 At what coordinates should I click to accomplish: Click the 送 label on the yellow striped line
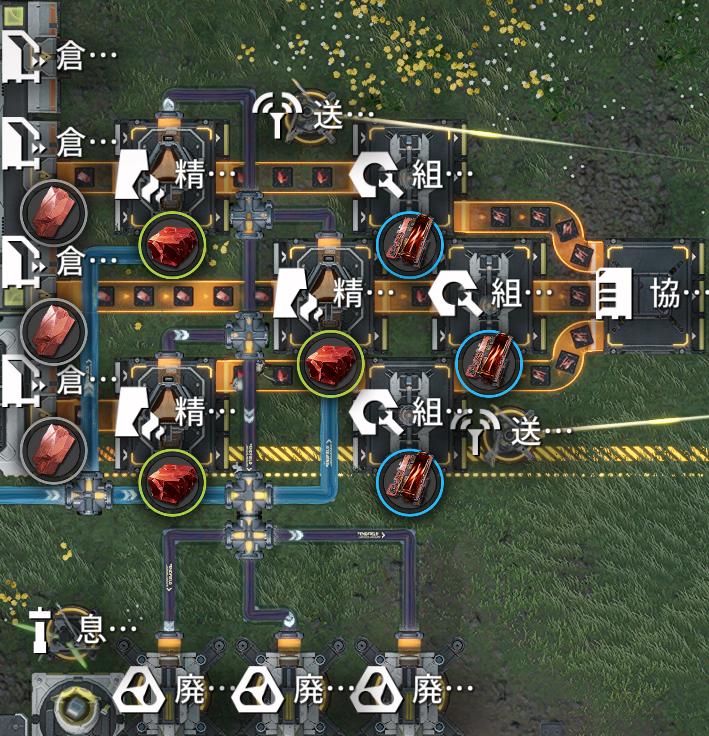(526, 432)
